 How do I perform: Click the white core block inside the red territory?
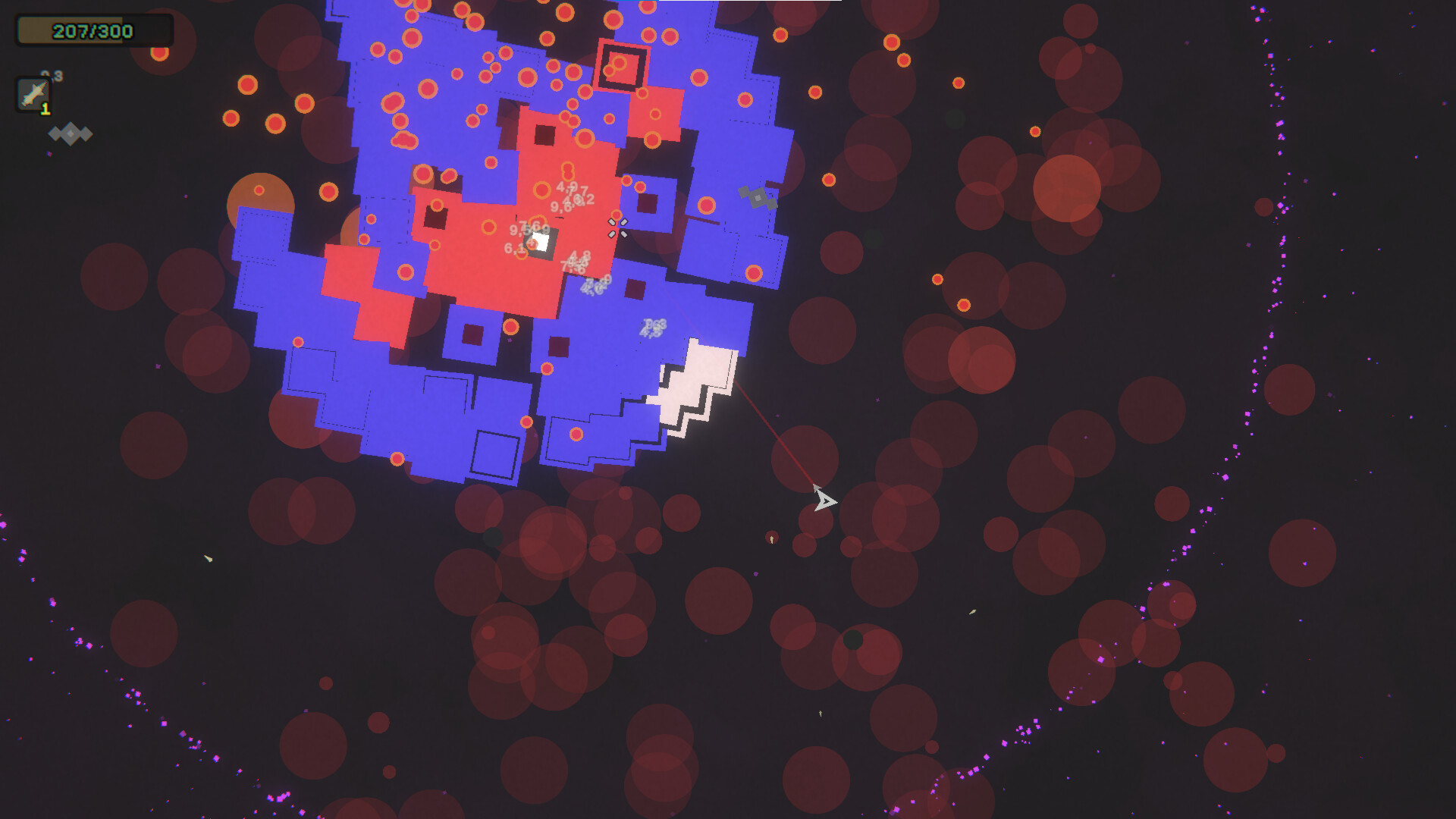pyautogui.click(x=540, y=241)
